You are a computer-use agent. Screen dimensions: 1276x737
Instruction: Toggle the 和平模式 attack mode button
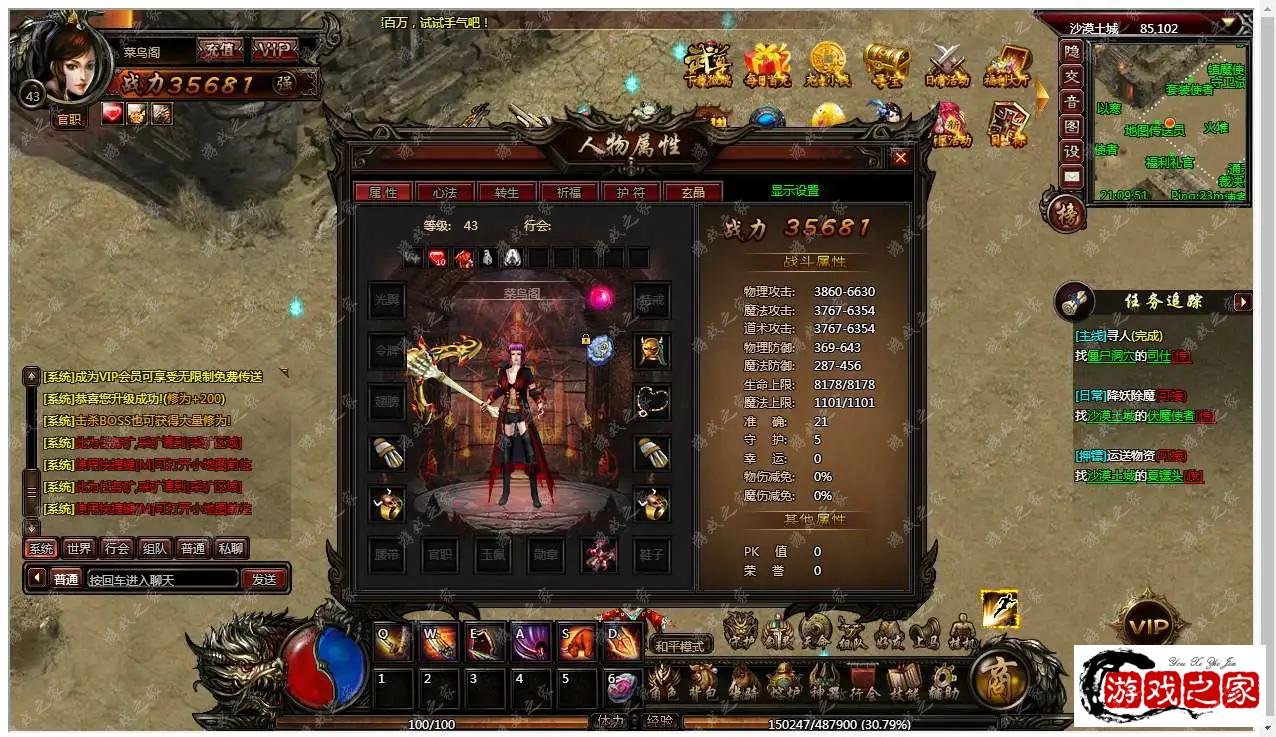point(680,646)
